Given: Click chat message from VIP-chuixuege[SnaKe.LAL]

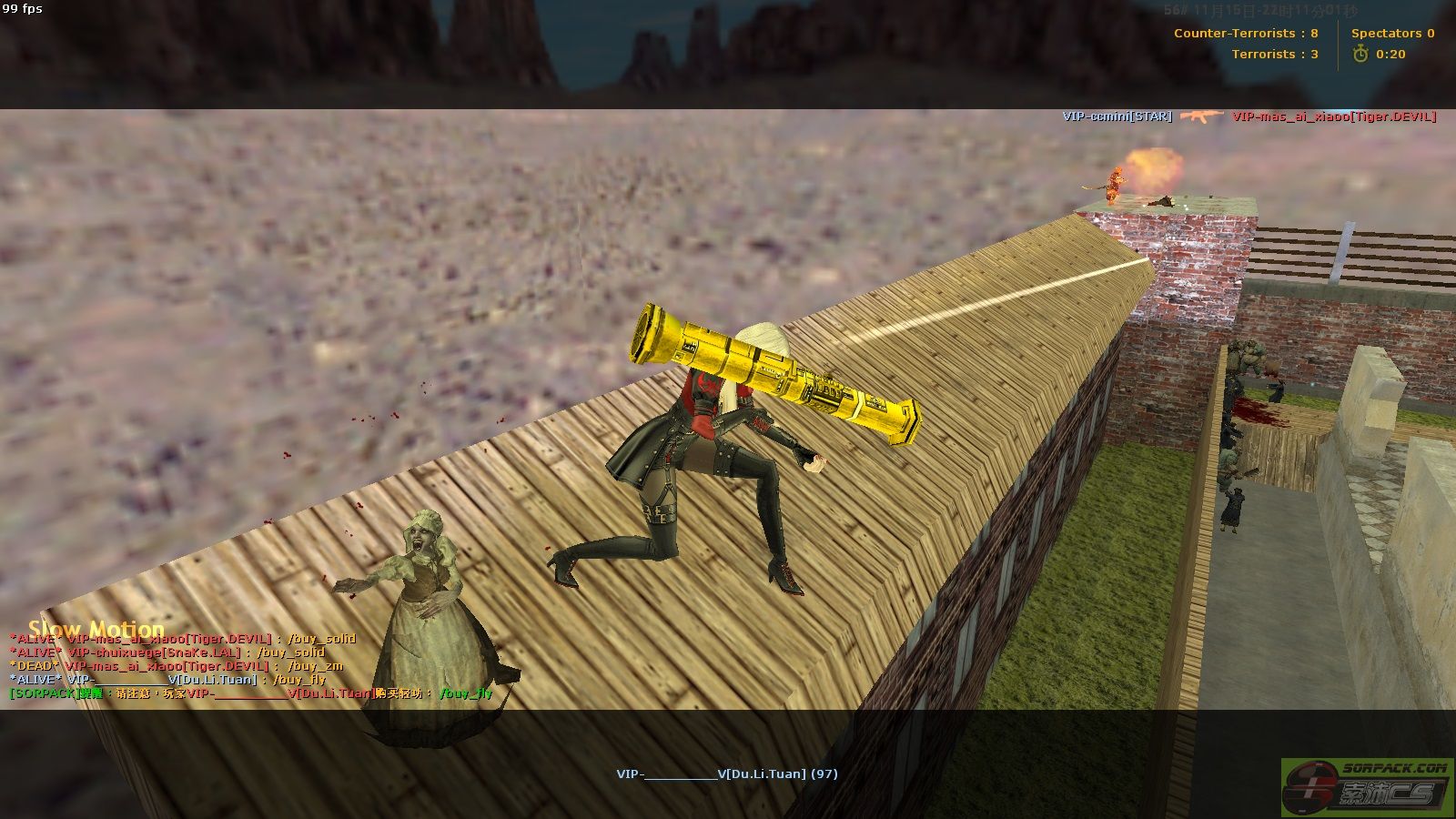Looking at the screenshot, I should (167, 652).
